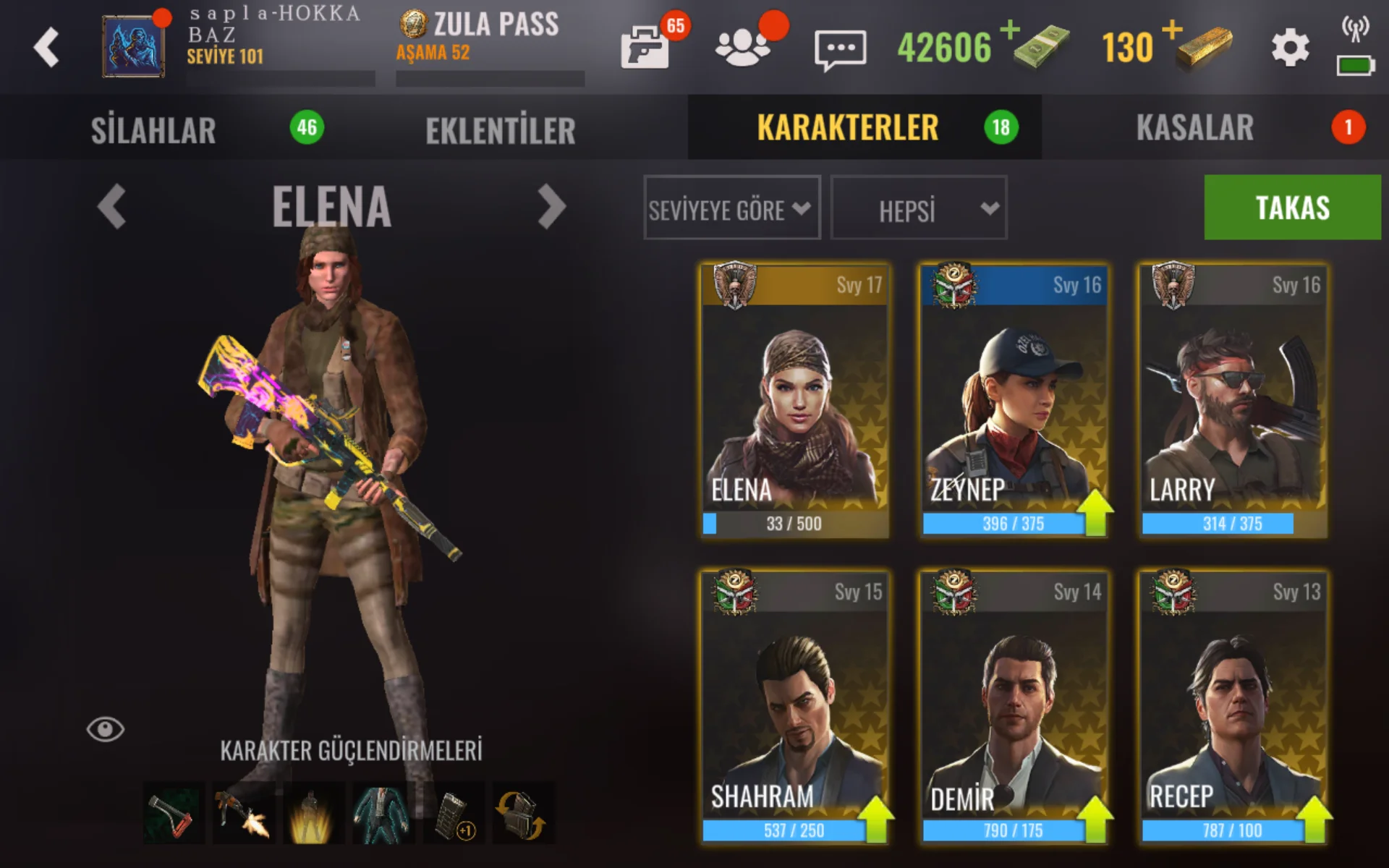
Task: Open the chat speech bubble
Action: (x=840, y=49)
